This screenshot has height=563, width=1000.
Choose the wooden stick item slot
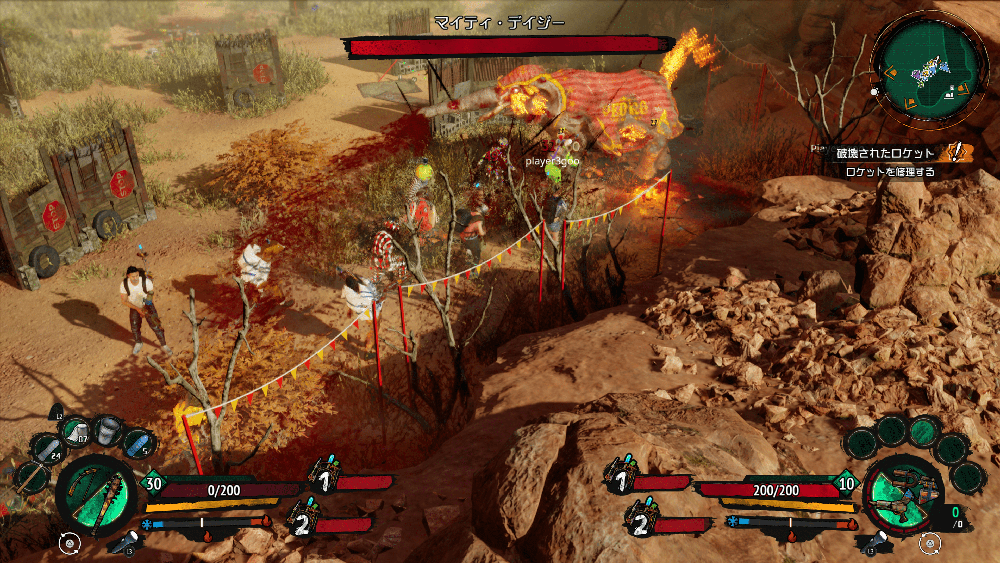click(x=32, y=477)
